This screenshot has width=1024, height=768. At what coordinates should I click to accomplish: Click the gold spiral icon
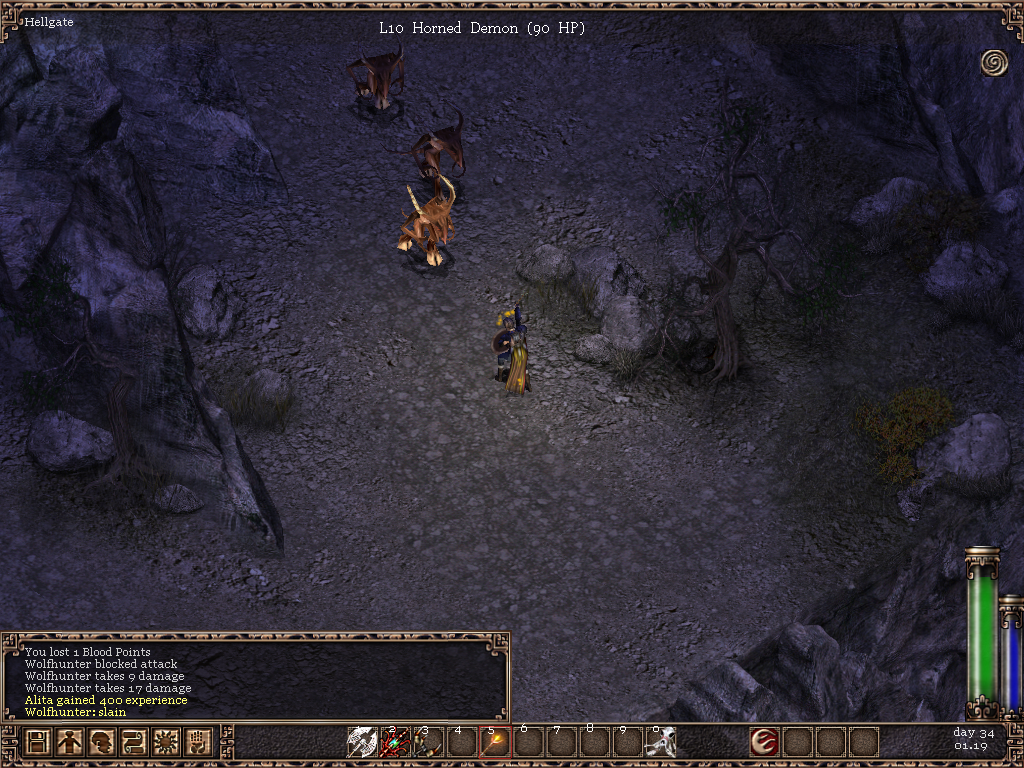(994, 62)
